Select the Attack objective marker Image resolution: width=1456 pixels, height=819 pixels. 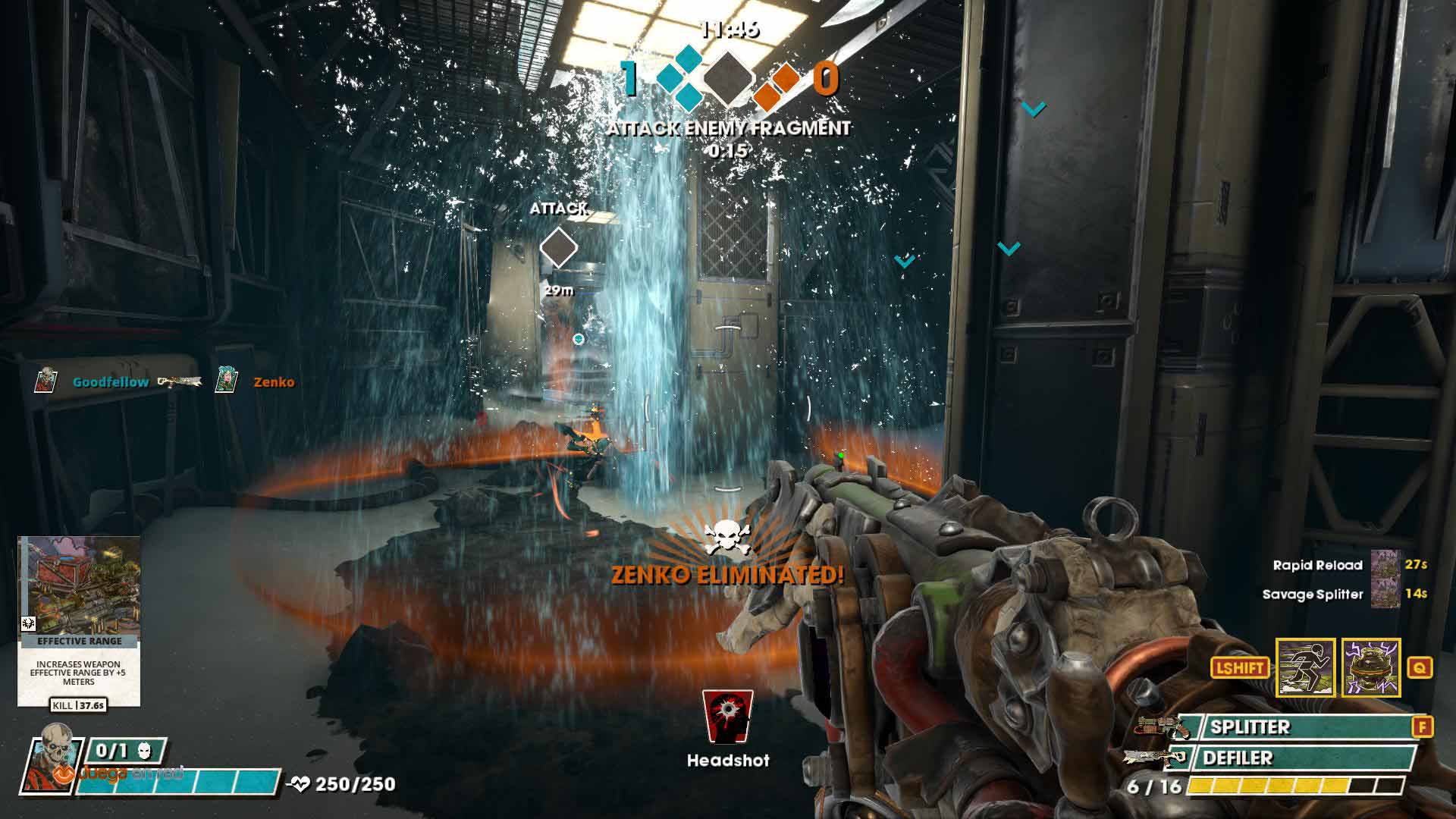point(559,248)
